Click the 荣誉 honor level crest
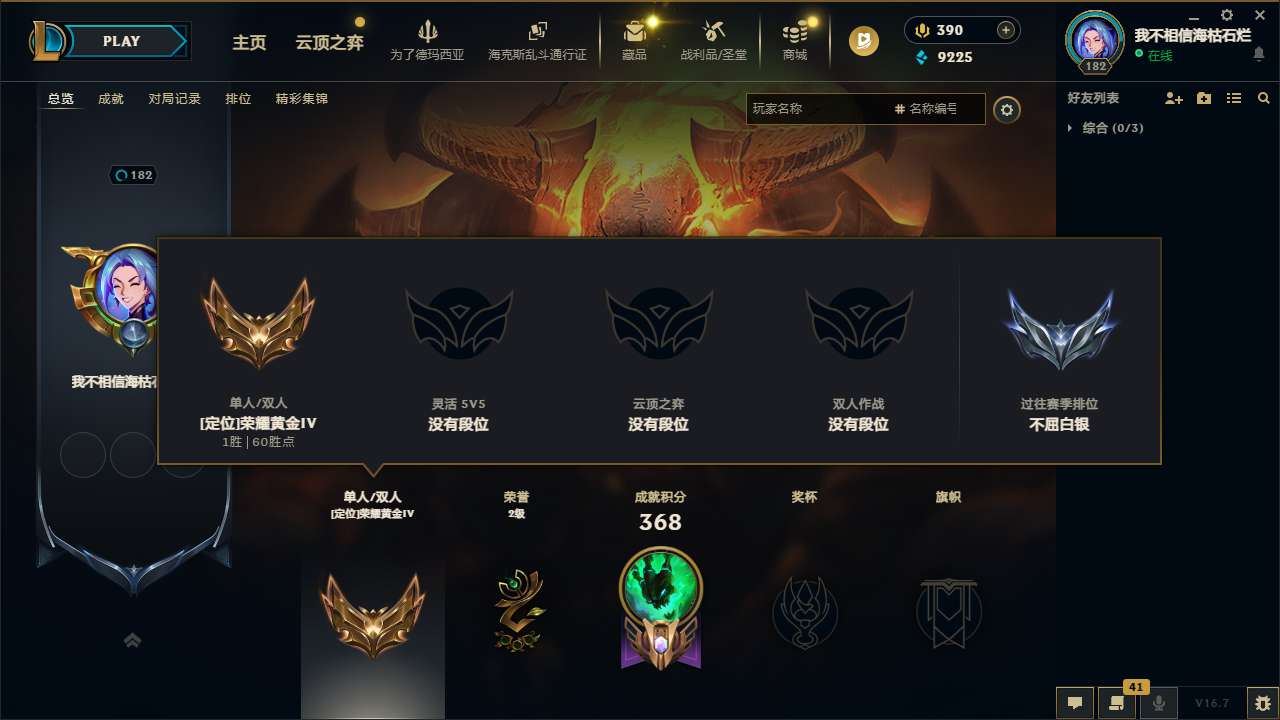 click(516, 610)
